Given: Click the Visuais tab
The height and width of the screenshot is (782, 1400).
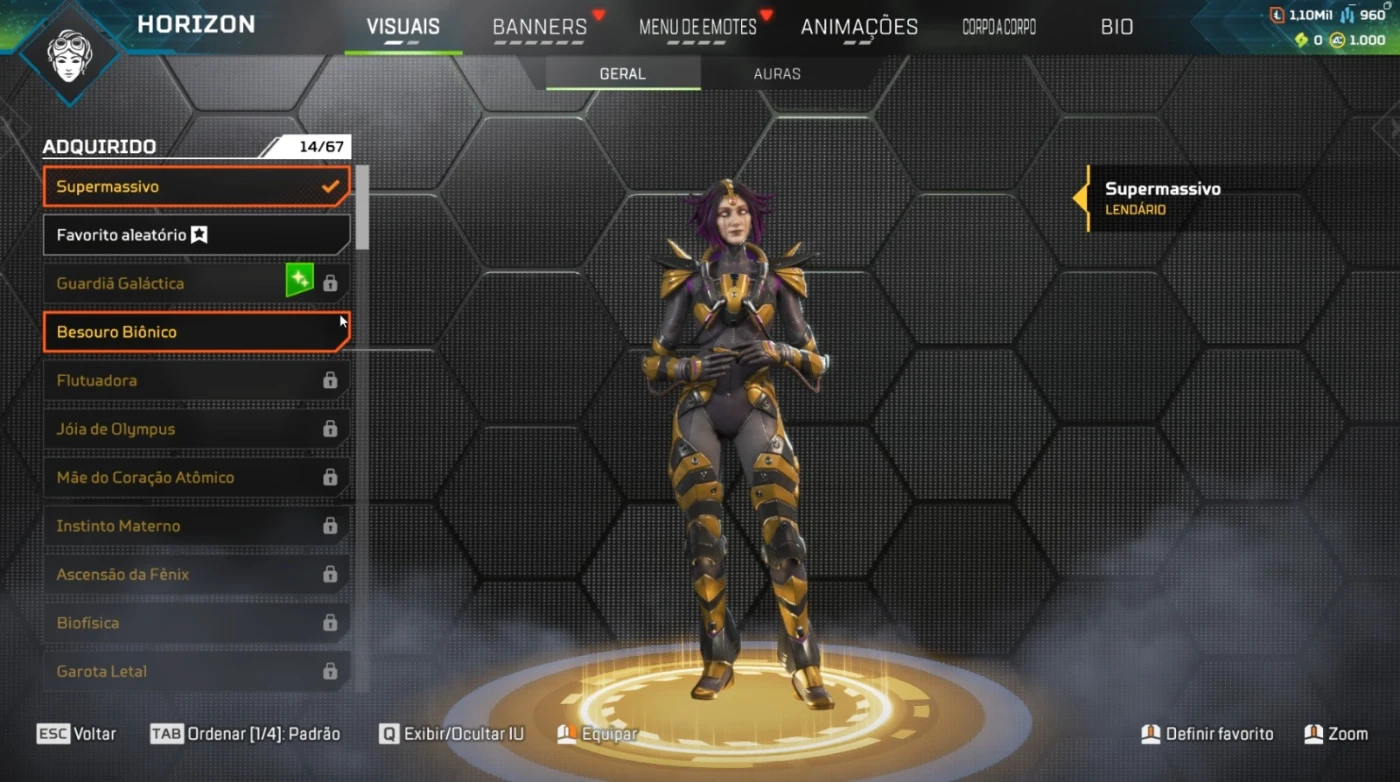Looking at the screenshot, I should (403, 27).
